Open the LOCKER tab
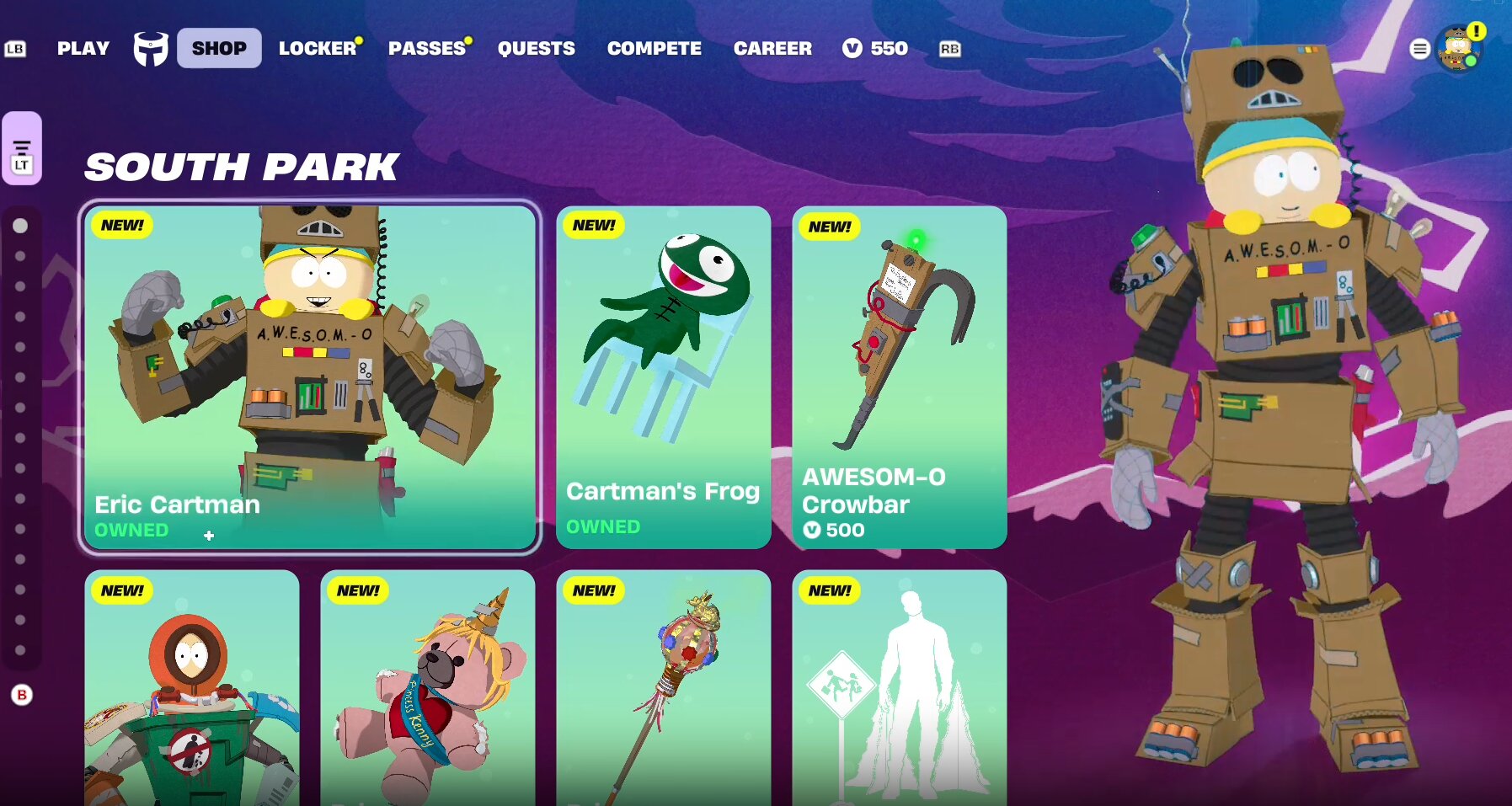Viewport: 1512px width, 806px height. pos(316,48)
